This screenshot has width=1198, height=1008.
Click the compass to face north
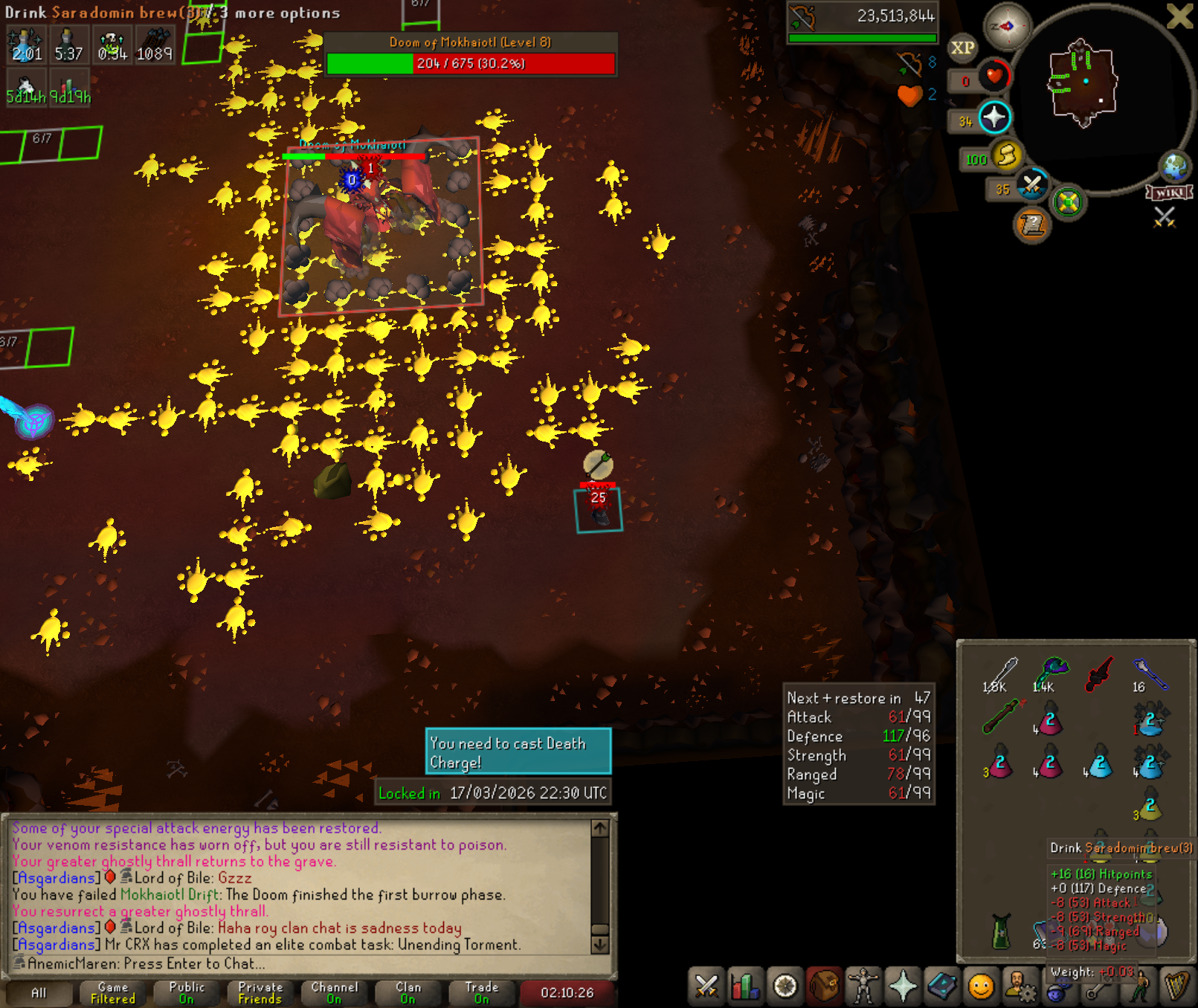tap(1007, 27)
